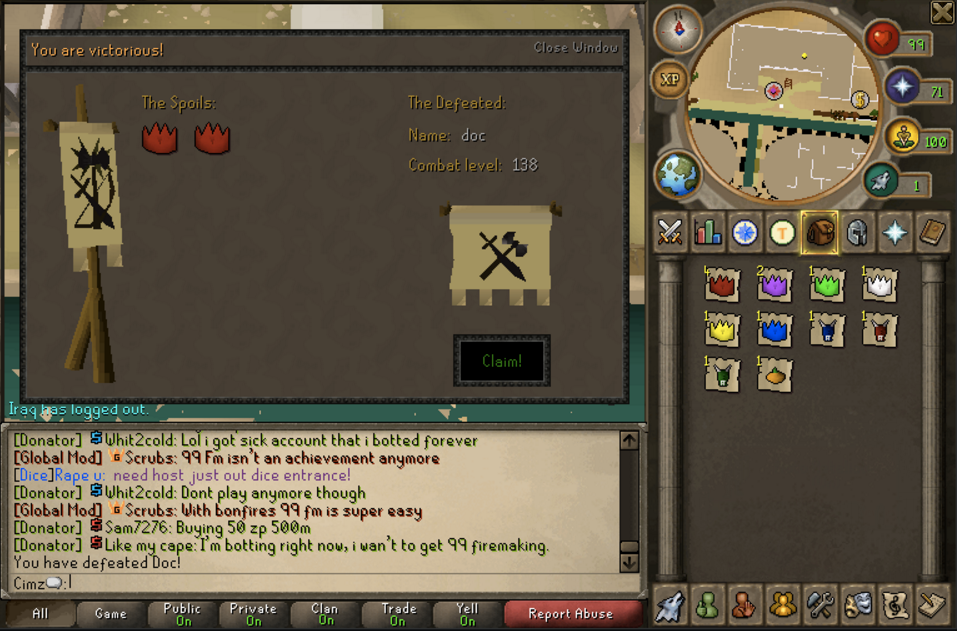Select the green partyhat note

click(826, 286)
